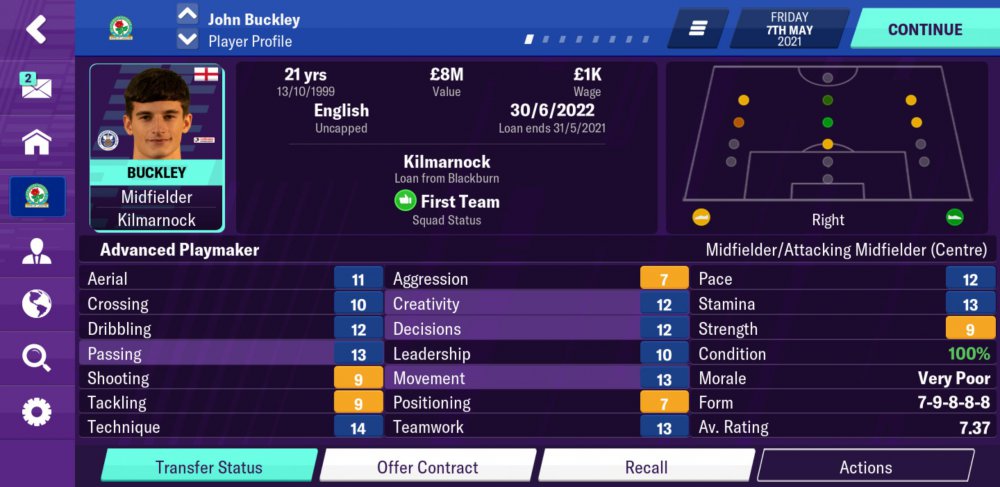
Task: Open the settings gear
Action: point(36,411)
